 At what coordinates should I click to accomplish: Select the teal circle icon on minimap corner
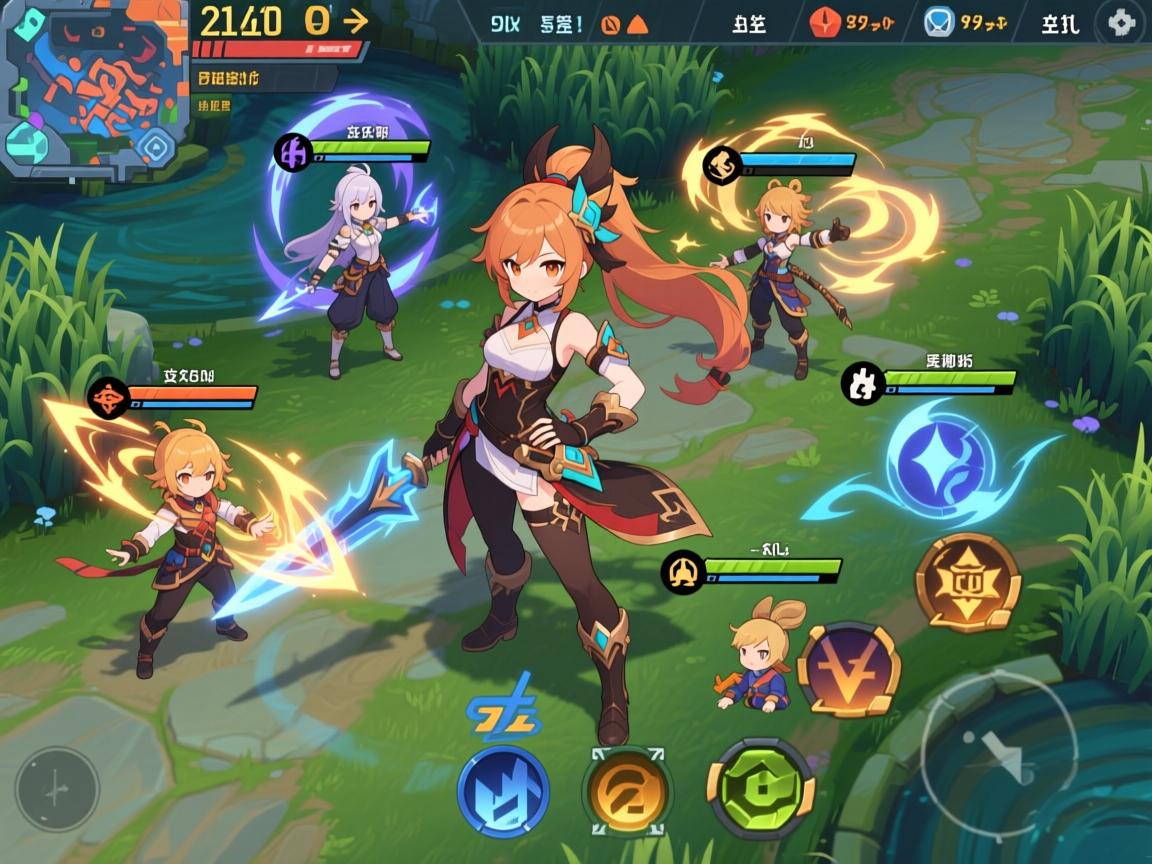pyautogui.click(x=26, y=145)
